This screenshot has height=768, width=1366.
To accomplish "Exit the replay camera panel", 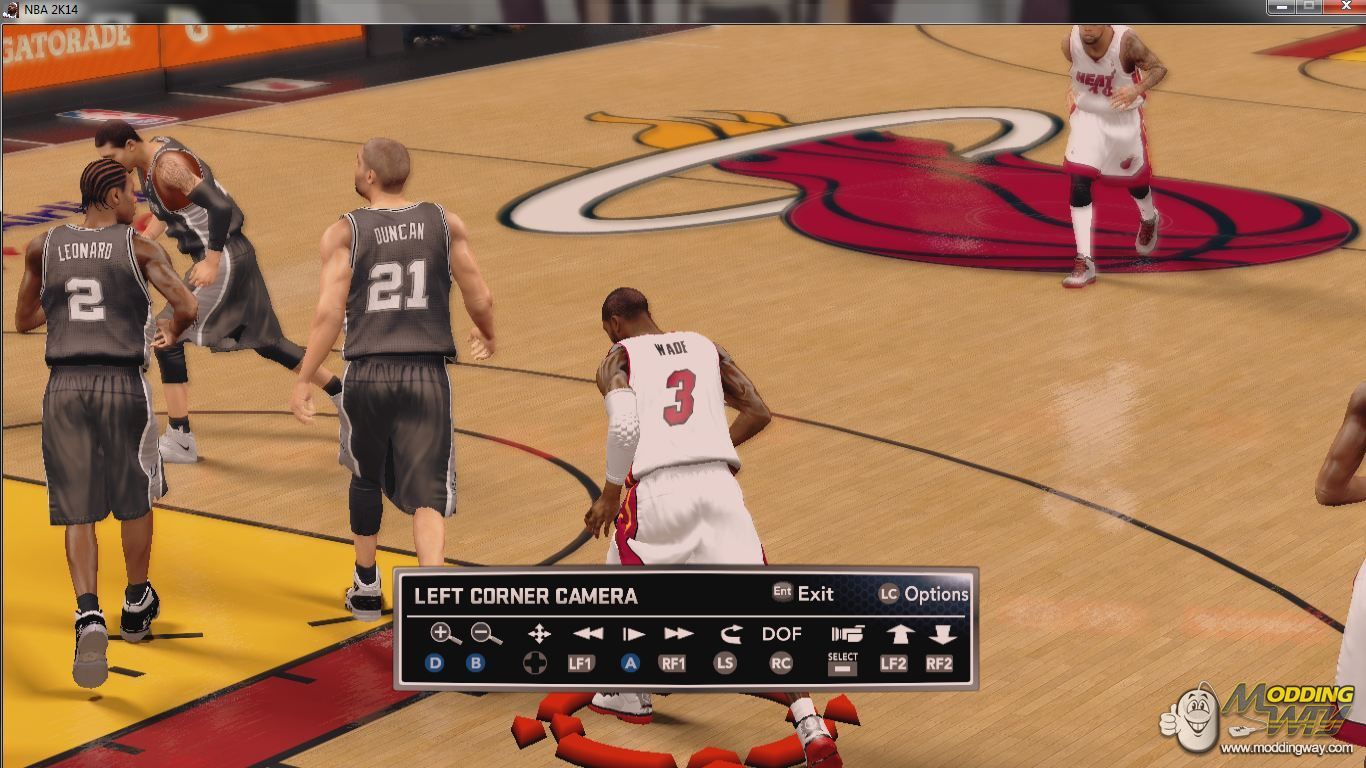I will 803,593.
